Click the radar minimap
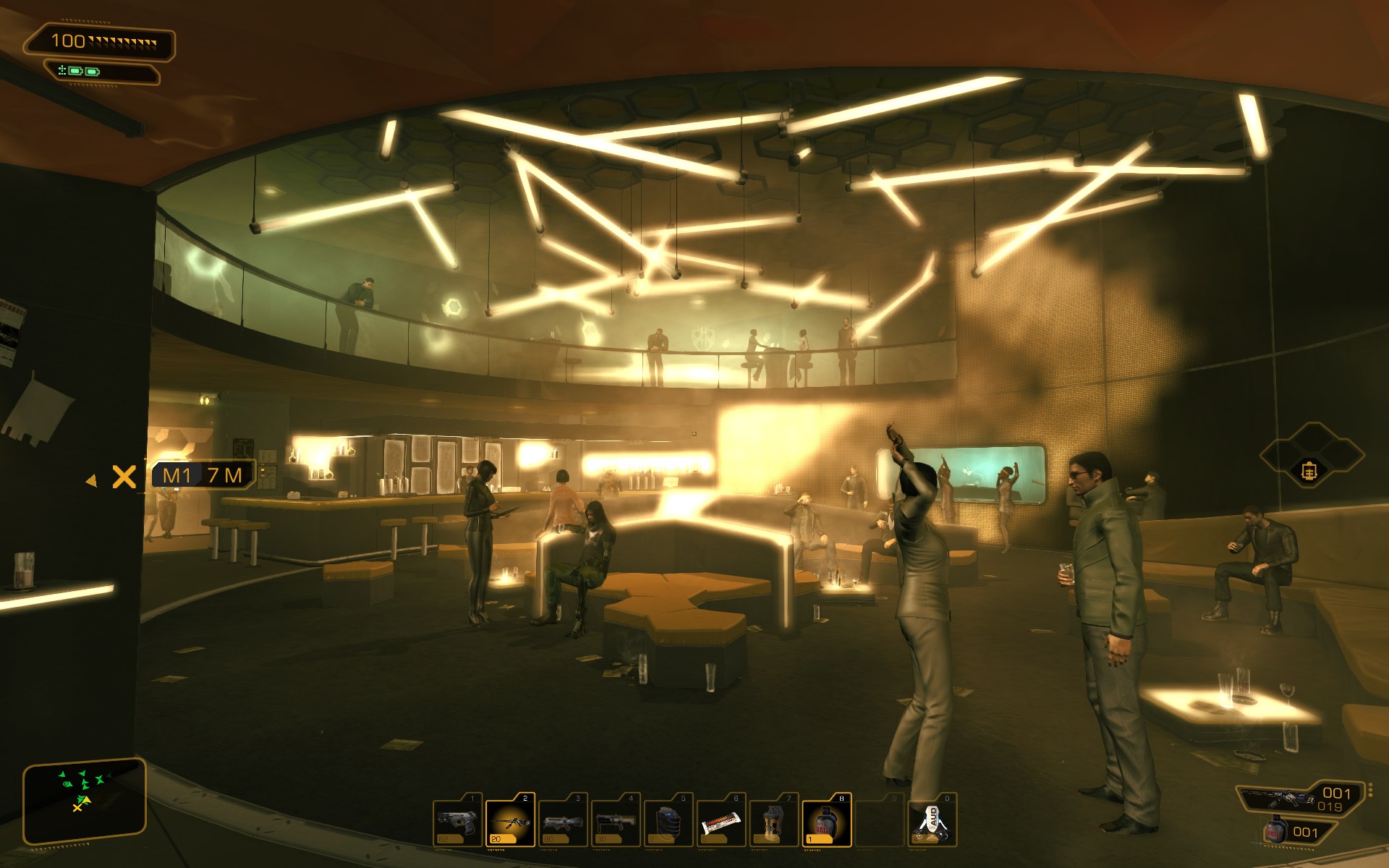 (x=84, y=796)
